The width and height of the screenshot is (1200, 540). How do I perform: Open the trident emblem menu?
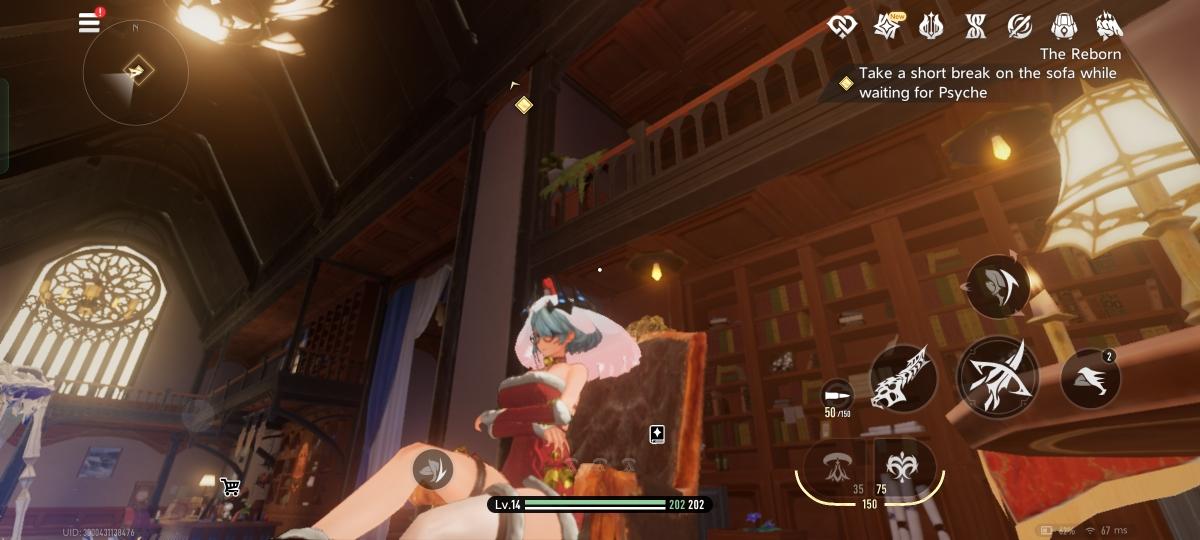tap(931, 26)
